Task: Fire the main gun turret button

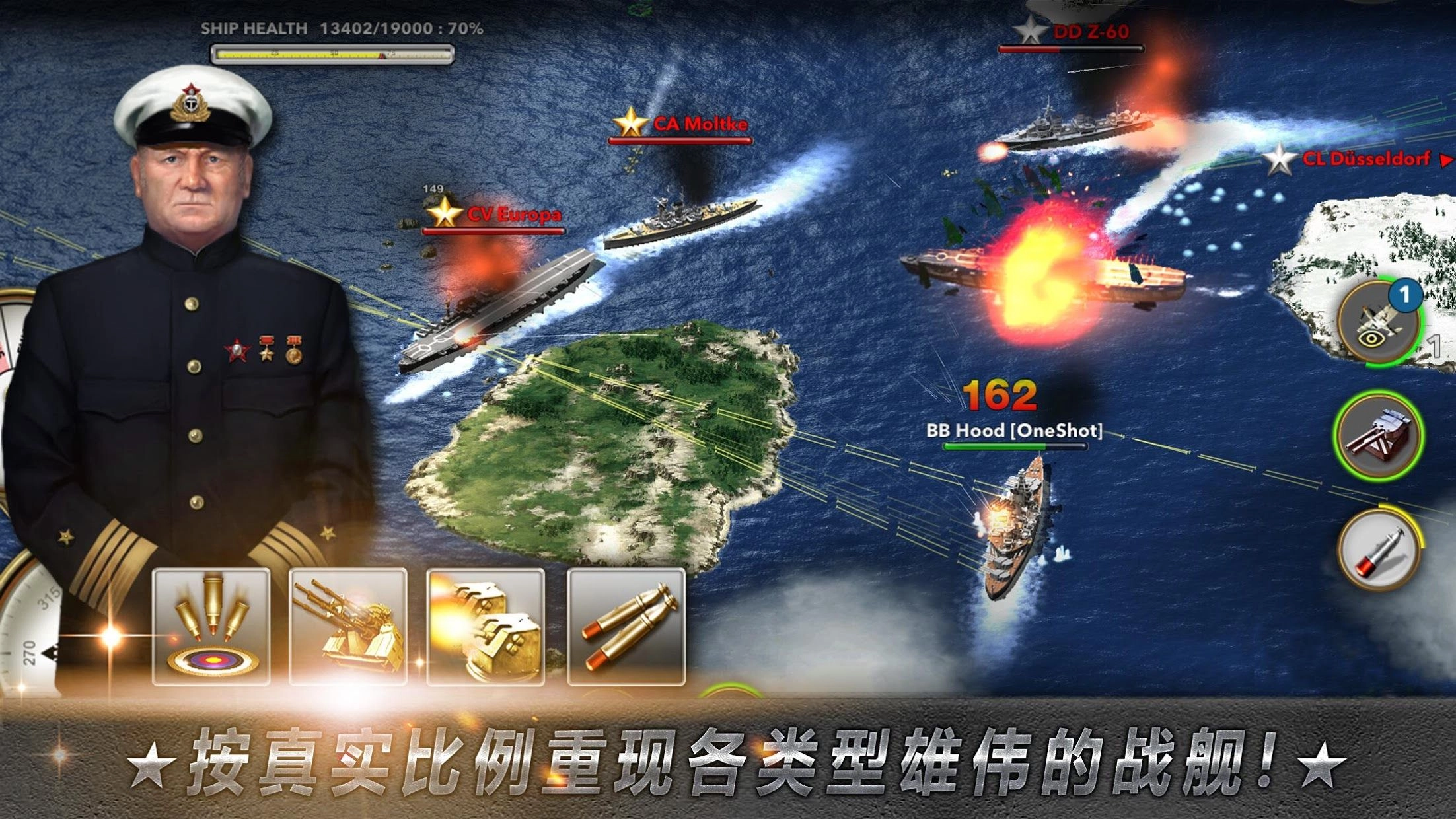Action: [x=1378, y=435]
